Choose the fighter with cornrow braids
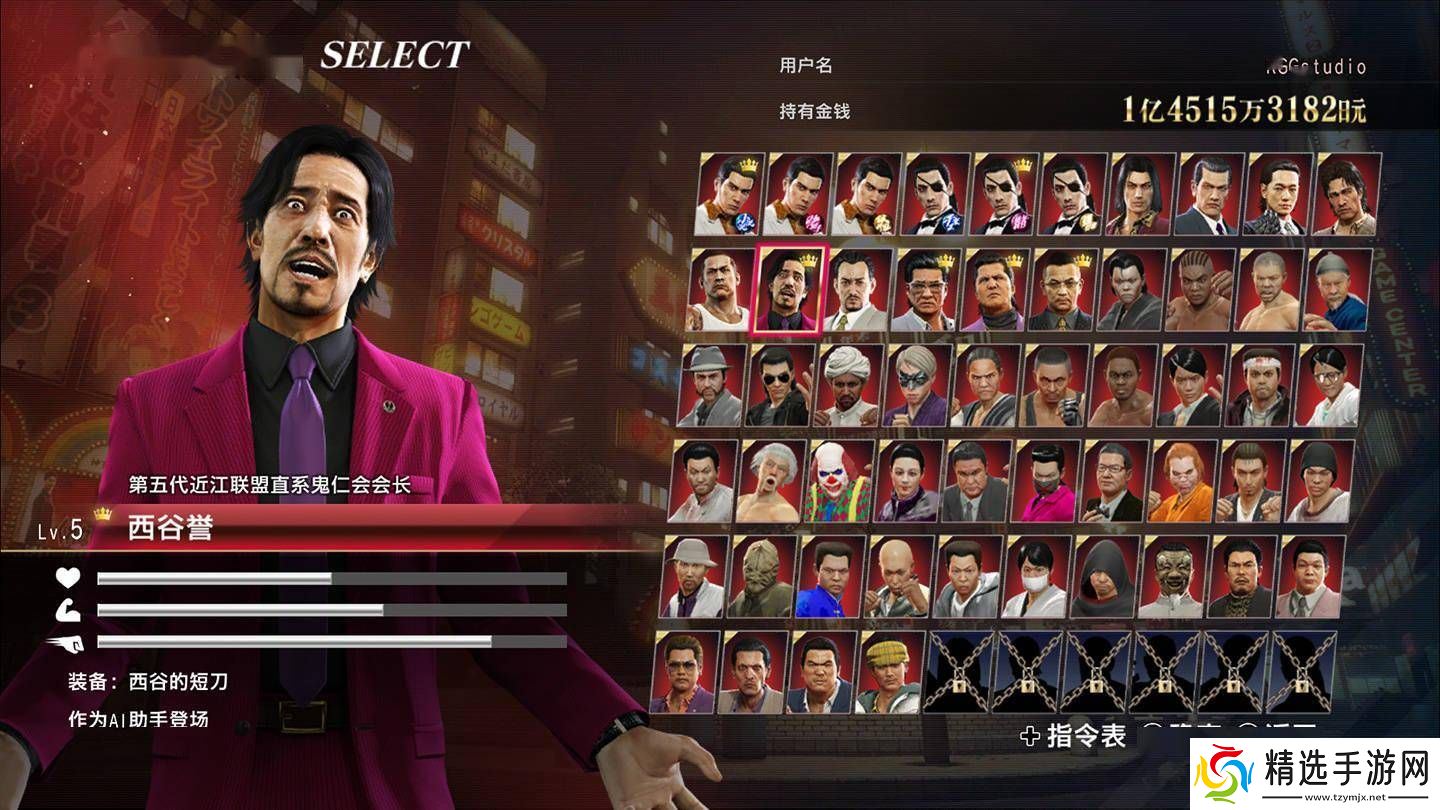This screenshot has height=810, width=1440. tap(1201, 290)
